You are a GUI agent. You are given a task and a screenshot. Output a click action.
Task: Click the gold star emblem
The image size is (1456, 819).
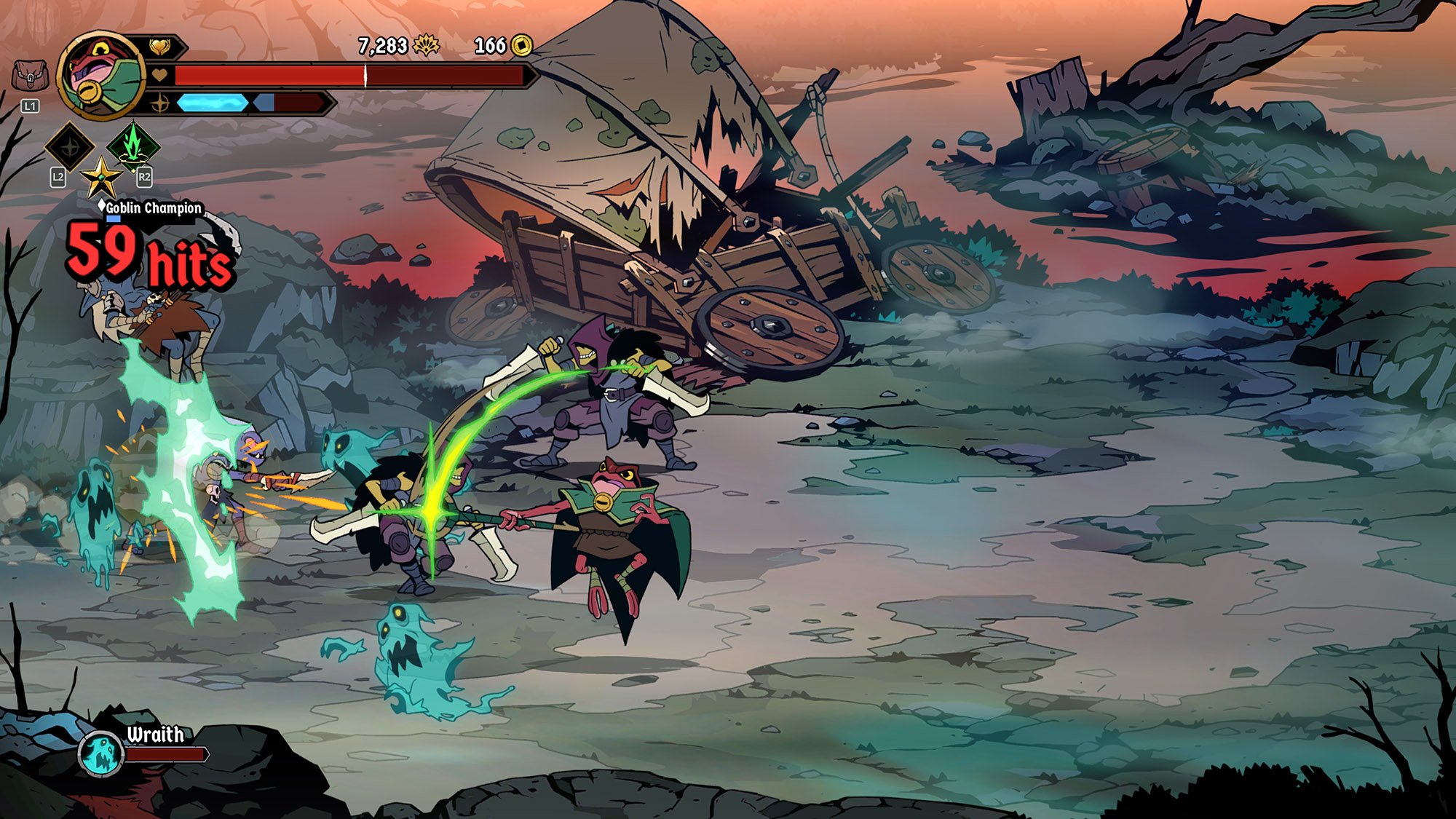coord(100,177)
